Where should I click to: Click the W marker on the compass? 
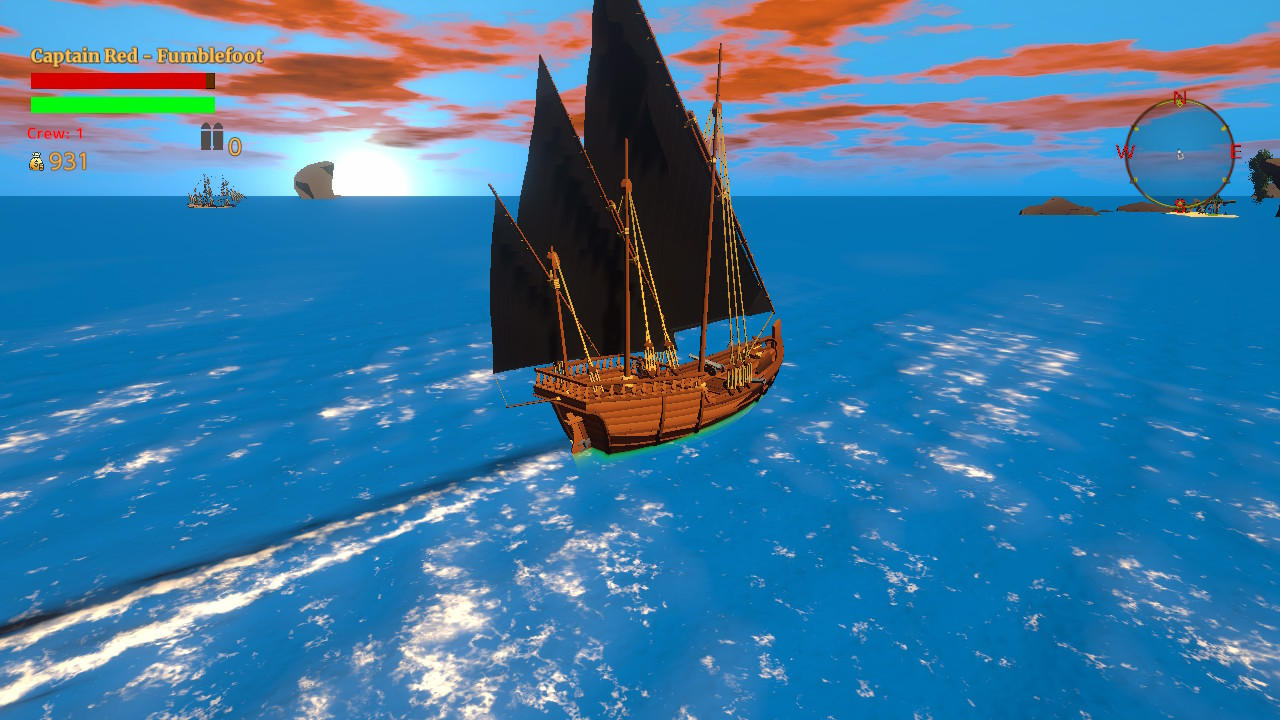coord(1127,150)
